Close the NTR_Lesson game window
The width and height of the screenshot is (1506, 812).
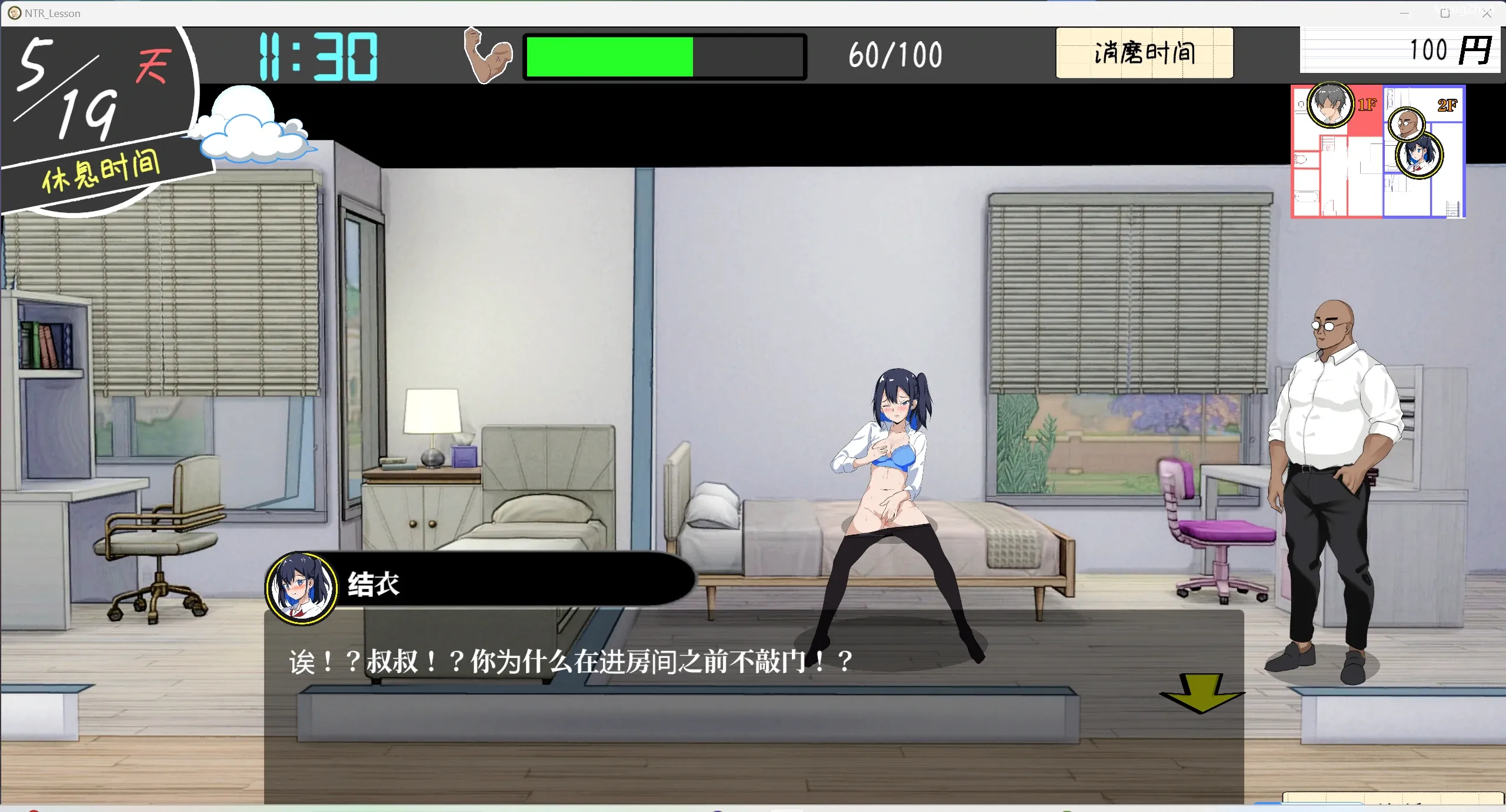(x=1487, y=13)
